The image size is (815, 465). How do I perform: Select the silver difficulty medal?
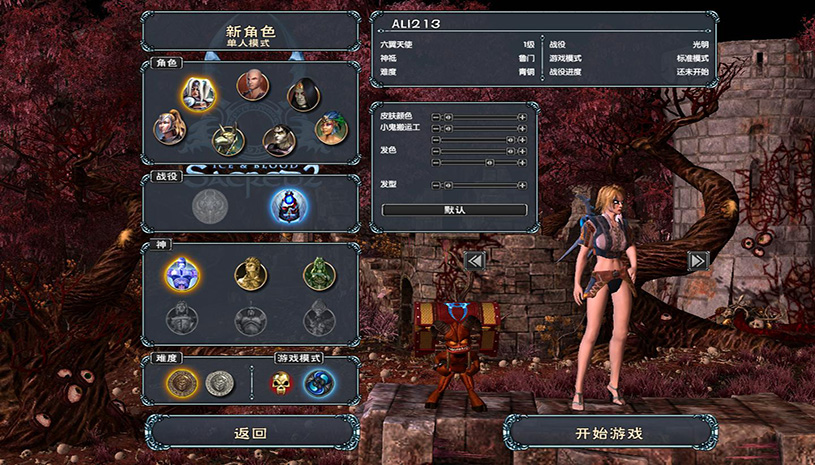click(219, 382)
